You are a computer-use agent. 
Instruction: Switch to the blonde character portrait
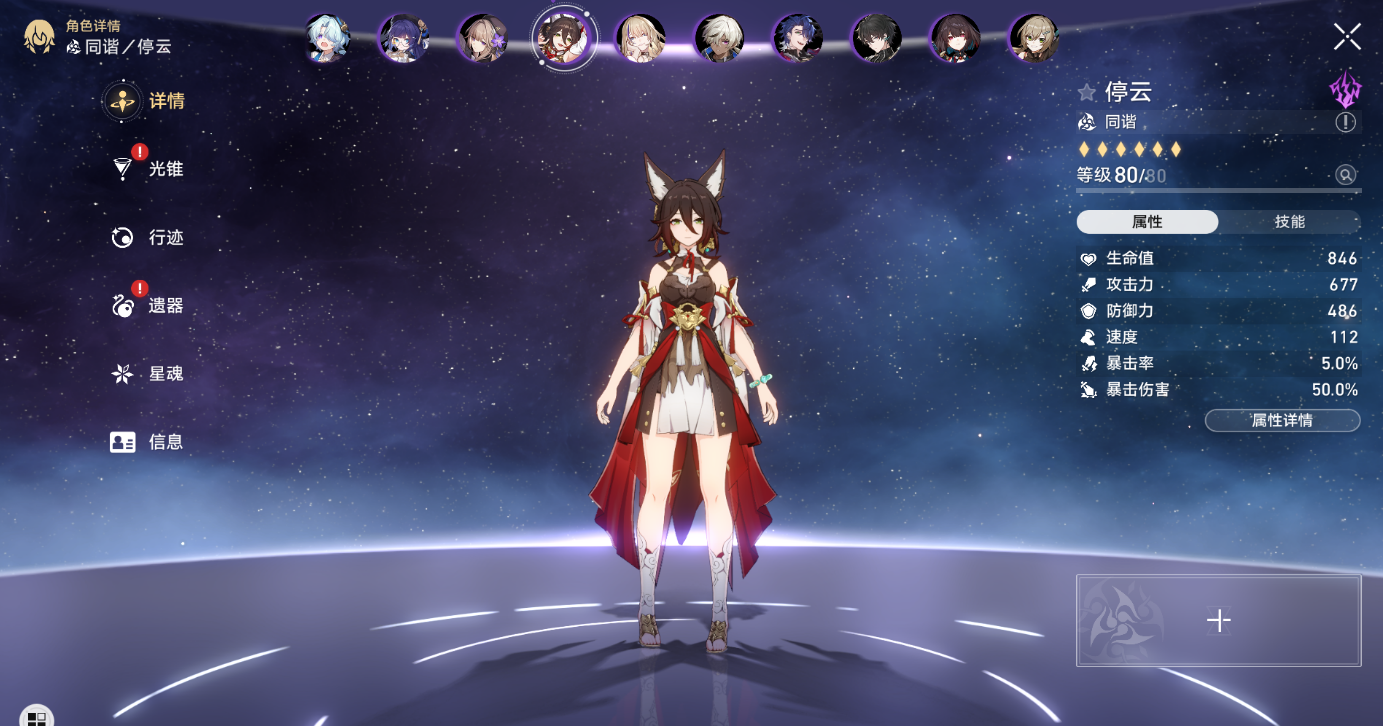tap(640, 38)
